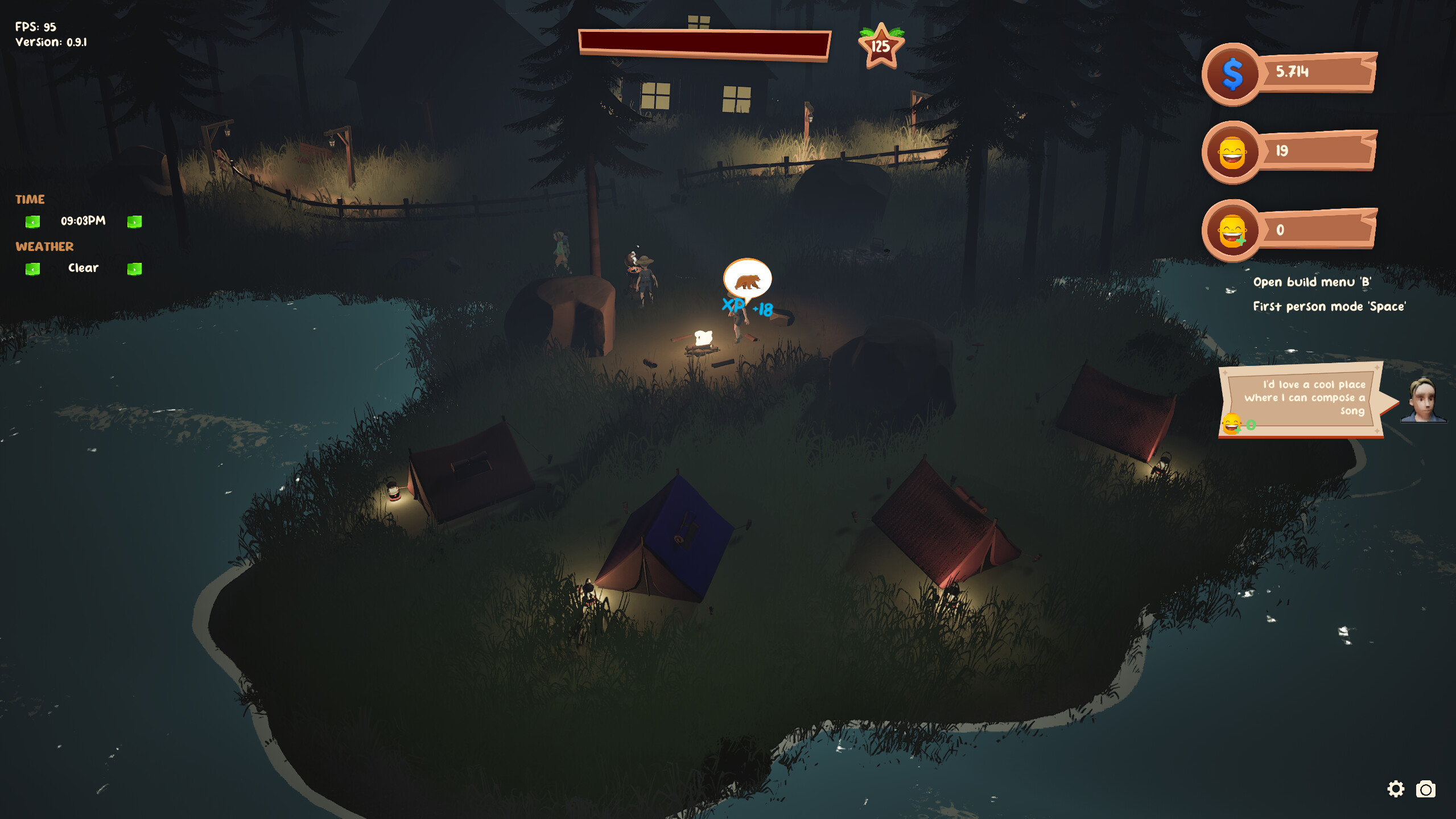Click the WEATHER section label
1456x819 pixels.
pos(44,246)
